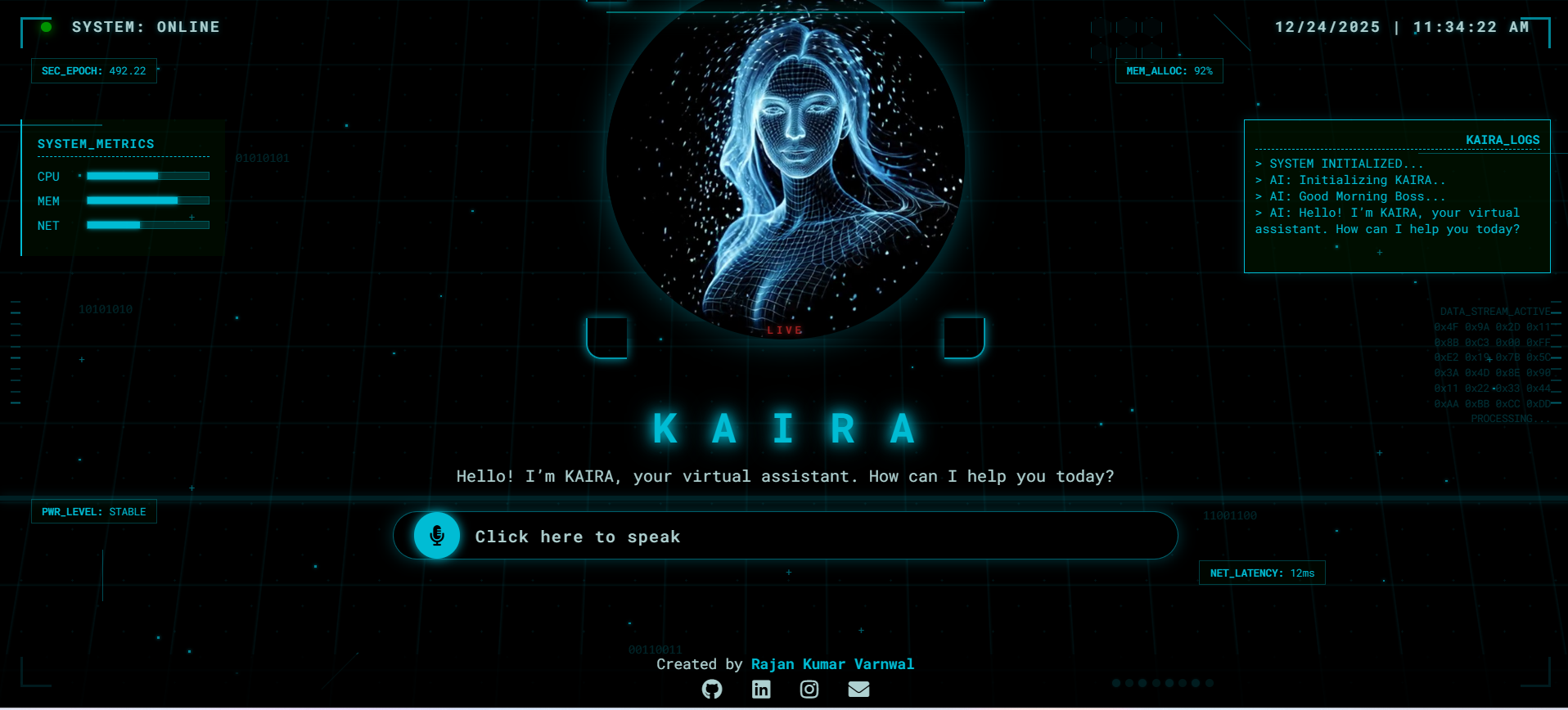Click the LIVE indicator under the avatar

[x=784, y=330]
